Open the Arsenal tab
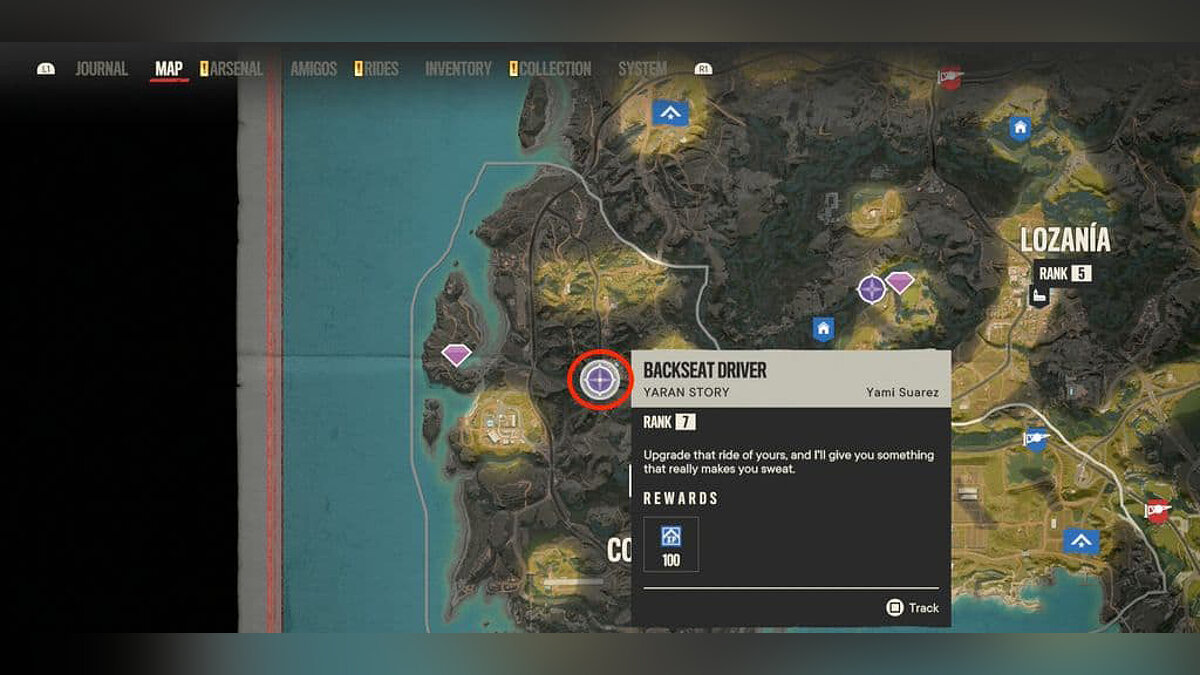The width and height of the screenshot is (1200, 675). (236, 69)
